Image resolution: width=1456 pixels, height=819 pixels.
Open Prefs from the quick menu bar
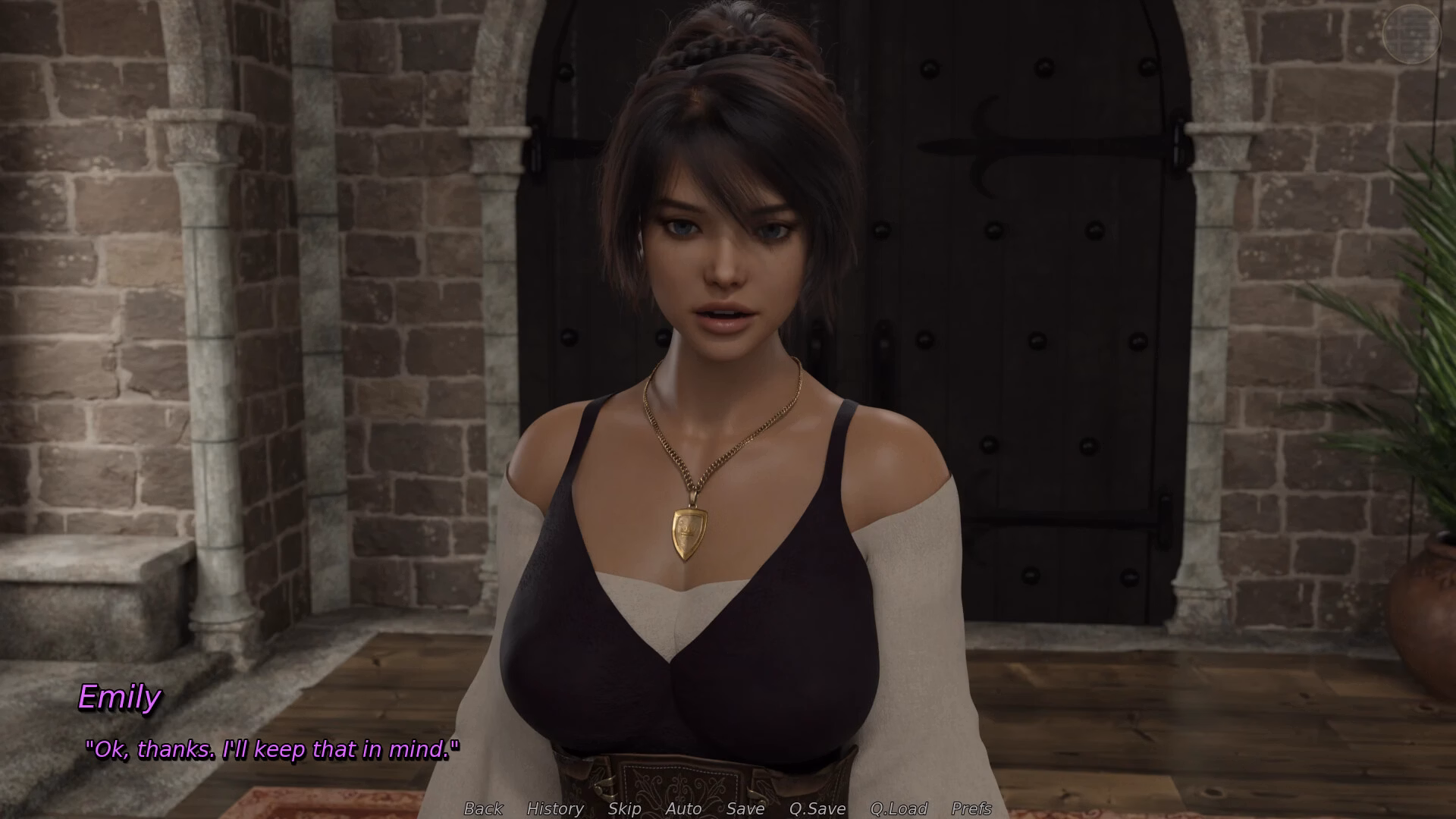(971, 808)
